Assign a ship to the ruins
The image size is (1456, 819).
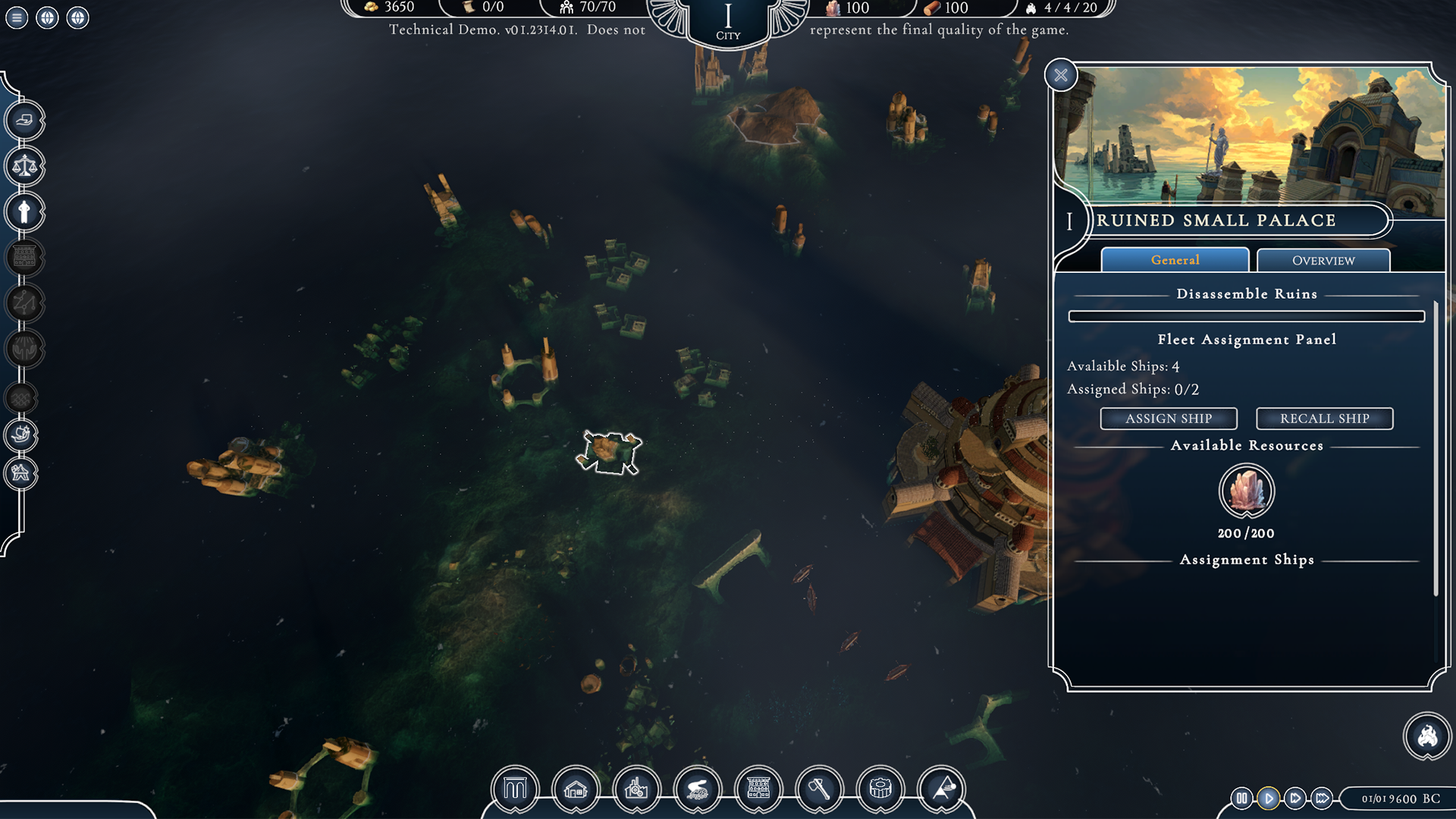(x=1168, y=419)
